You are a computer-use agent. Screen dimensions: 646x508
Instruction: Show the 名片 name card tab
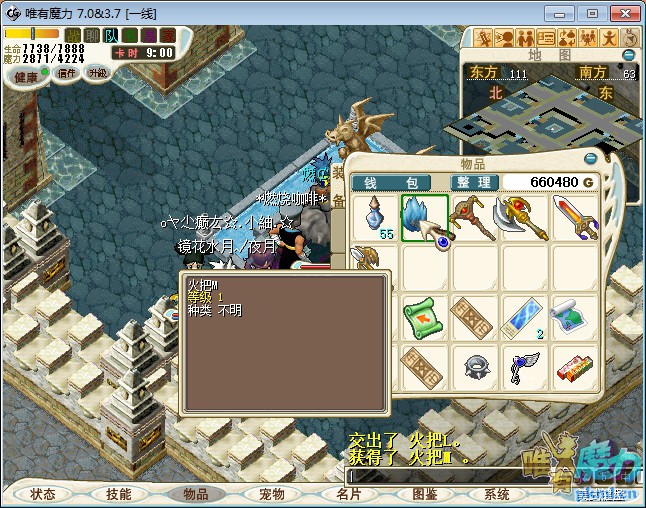coord(348,494)
